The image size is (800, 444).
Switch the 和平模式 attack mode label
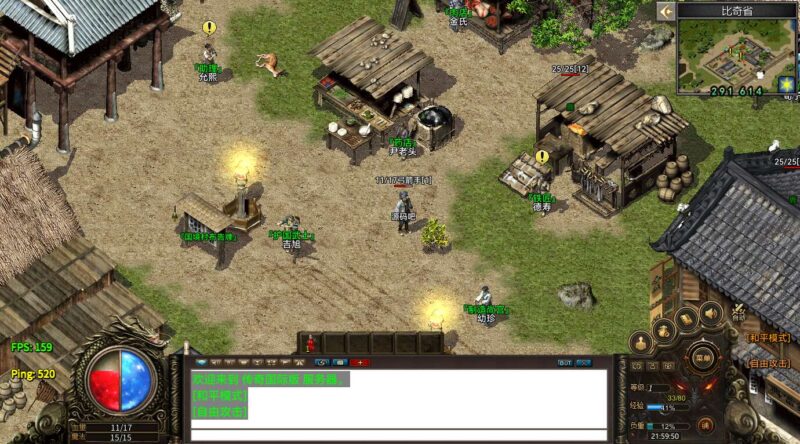click(770, 338)
